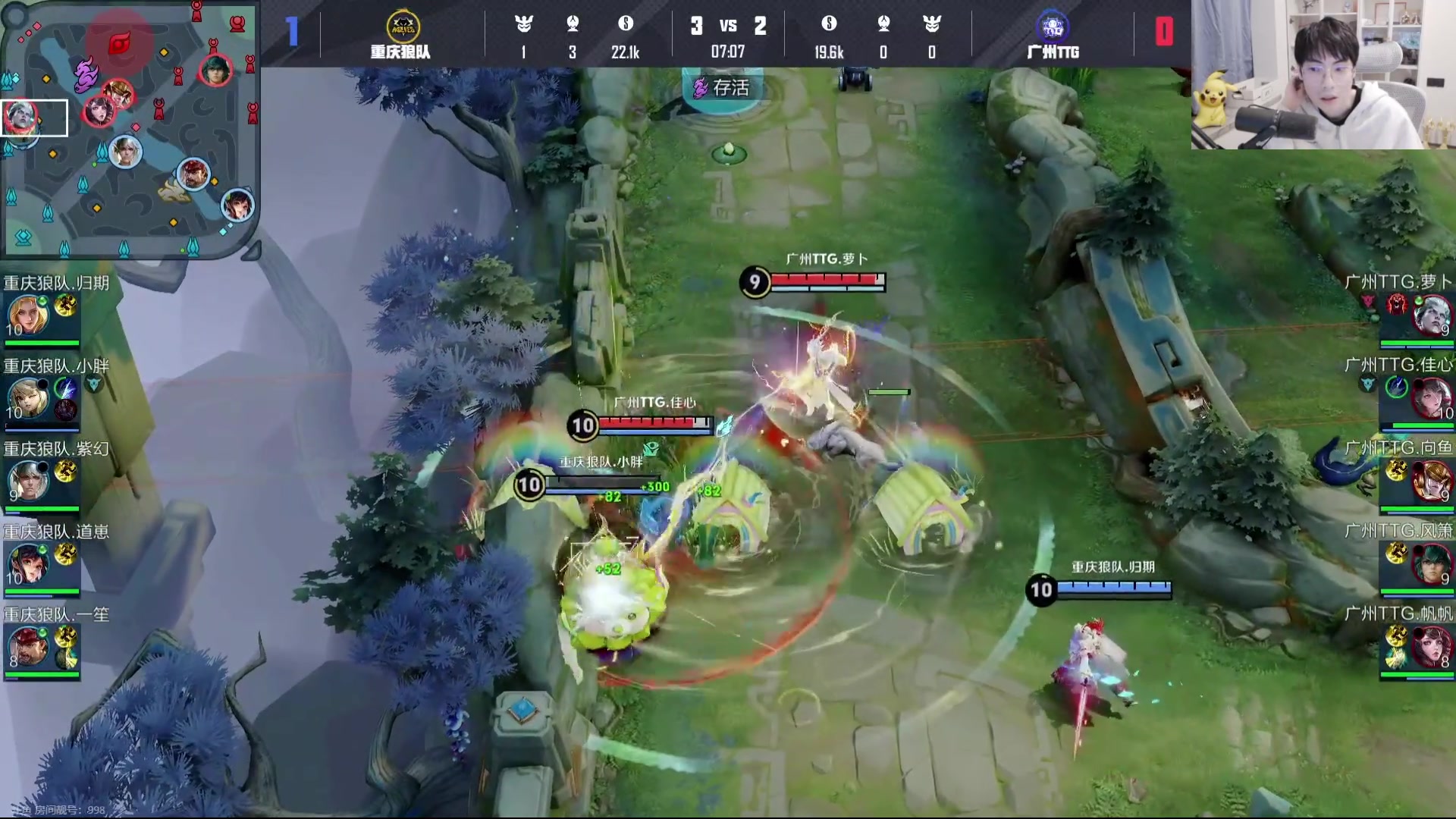
Task: Select 广州TTG.帆帆 player portrait
Action: click(1432, 646)
